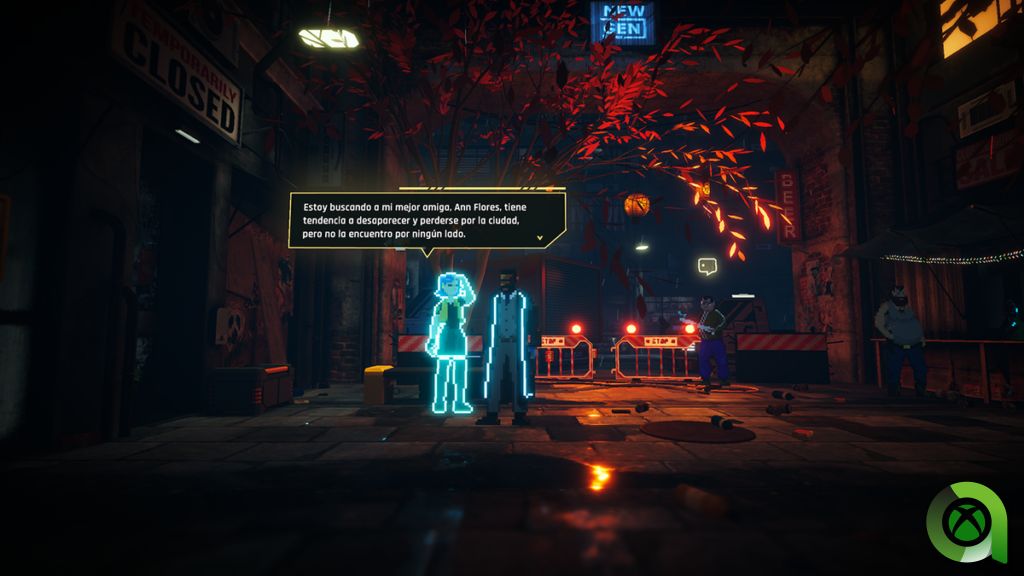Advance the dialogue with the small arrow

point(540,238)
